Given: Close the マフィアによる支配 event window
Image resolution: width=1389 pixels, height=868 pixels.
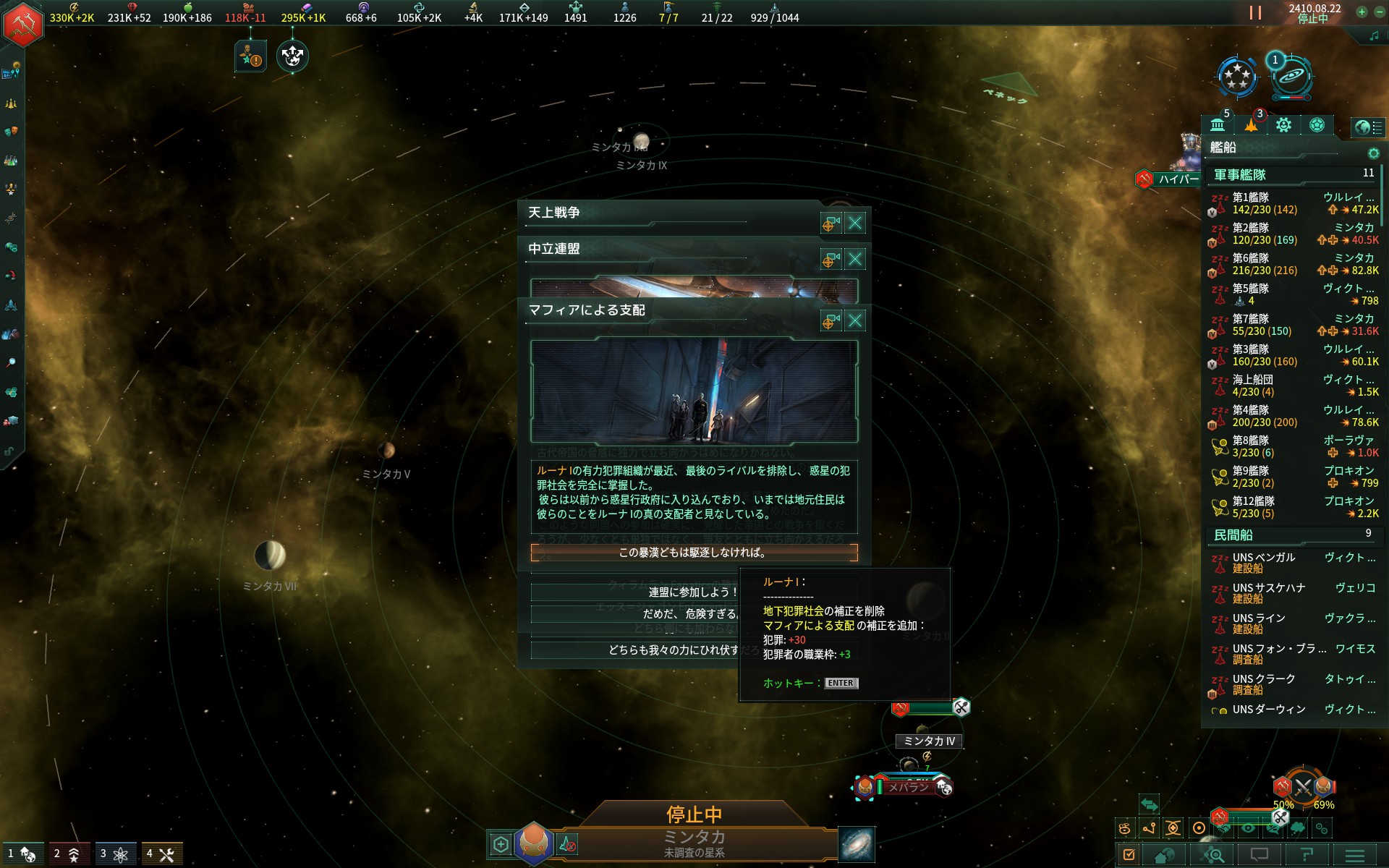Looking at the screenshot, I should [x=854, y=320].
